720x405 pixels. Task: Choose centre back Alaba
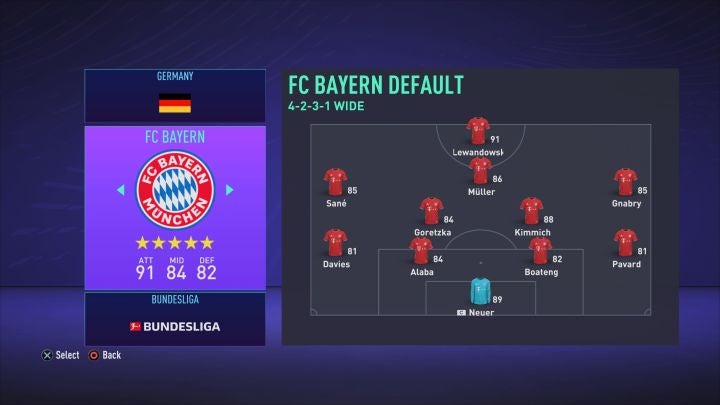422,251
